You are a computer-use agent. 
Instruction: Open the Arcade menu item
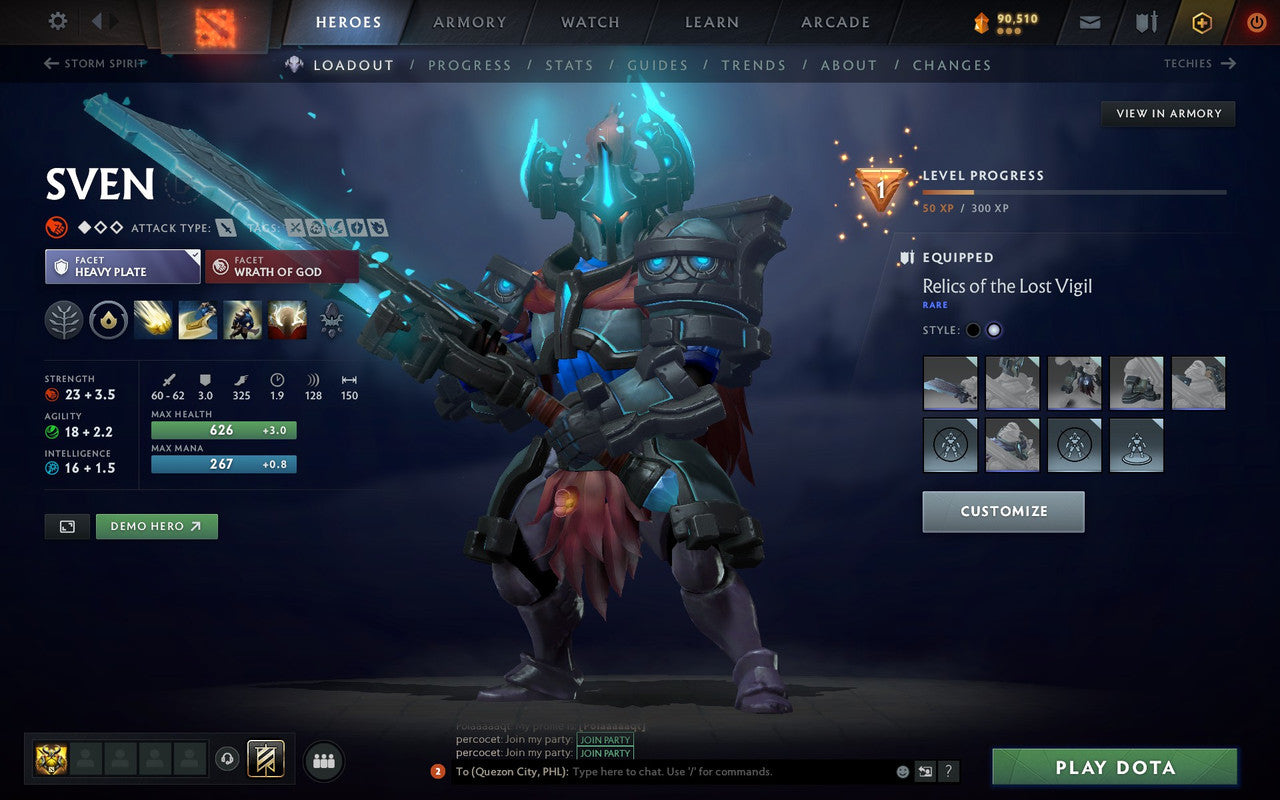coord(833,22)
